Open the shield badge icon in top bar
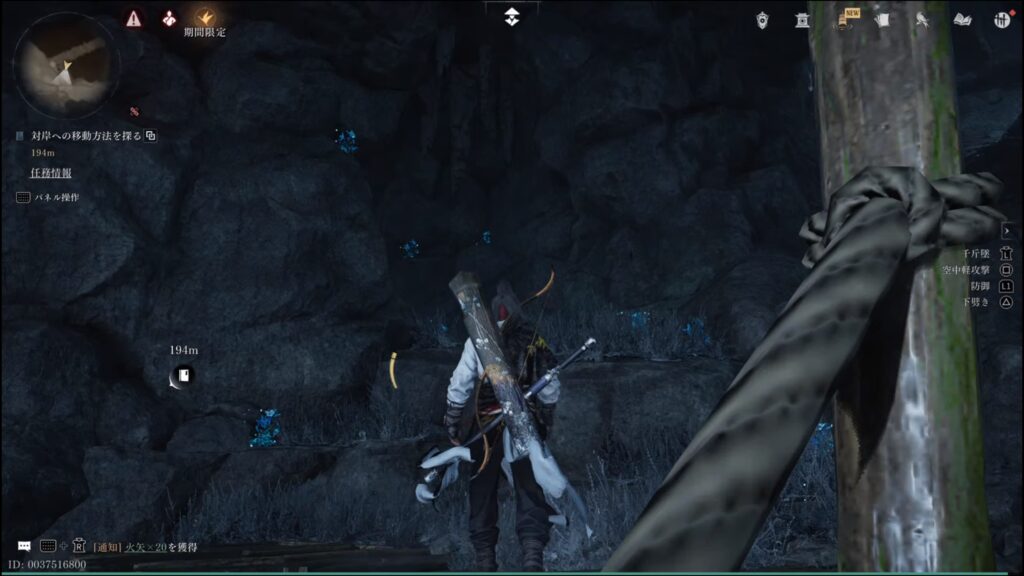1024x576 pixels. point(763,20)
